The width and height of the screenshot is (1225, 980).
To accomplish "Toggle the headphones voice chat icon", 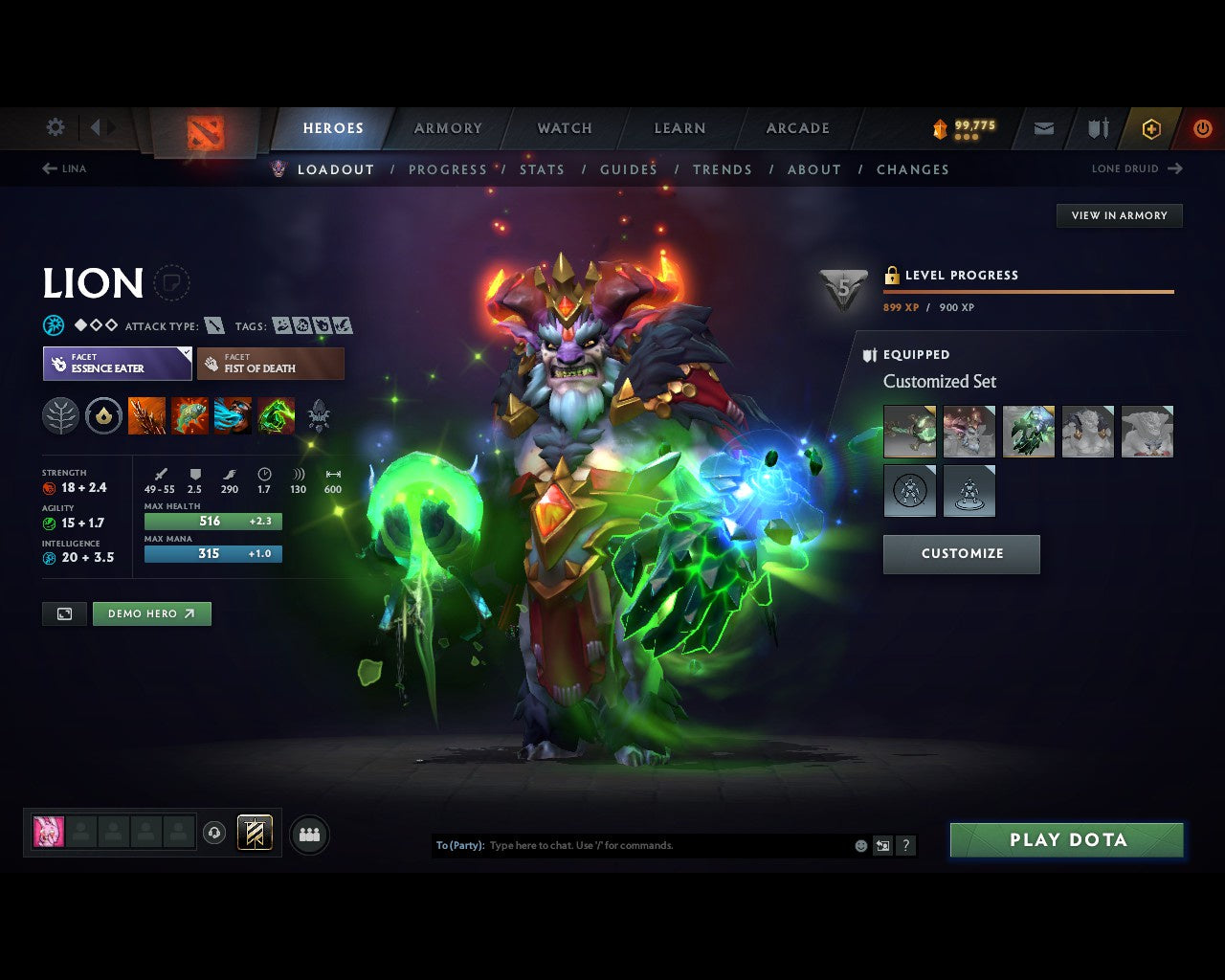I will coord(214,833).
